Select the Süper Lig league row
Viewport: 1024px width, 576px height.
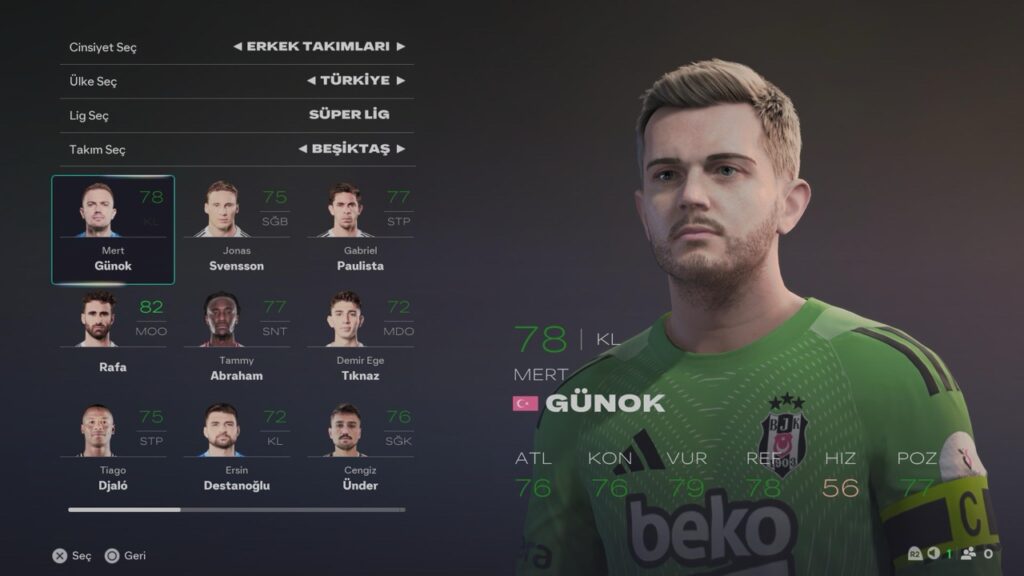point(237,115)
